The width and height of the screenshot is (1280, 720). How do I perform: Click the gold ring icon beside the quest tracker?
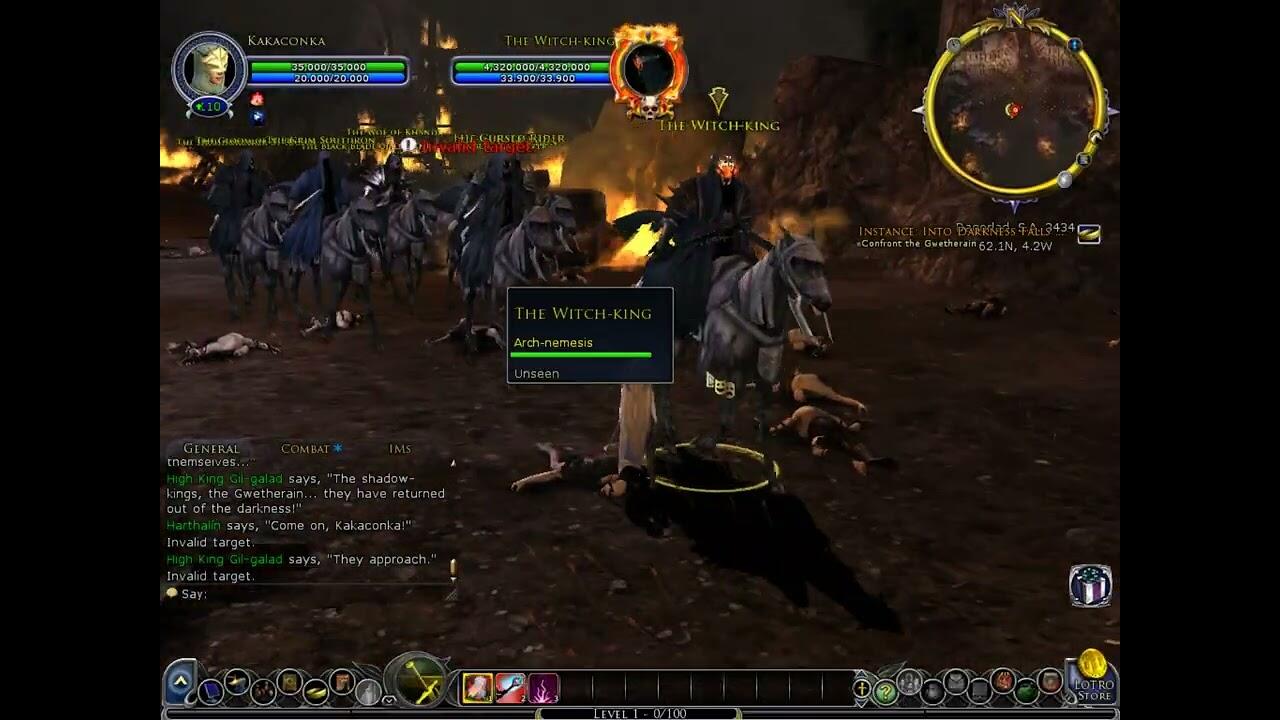[x=1089, y=234]
